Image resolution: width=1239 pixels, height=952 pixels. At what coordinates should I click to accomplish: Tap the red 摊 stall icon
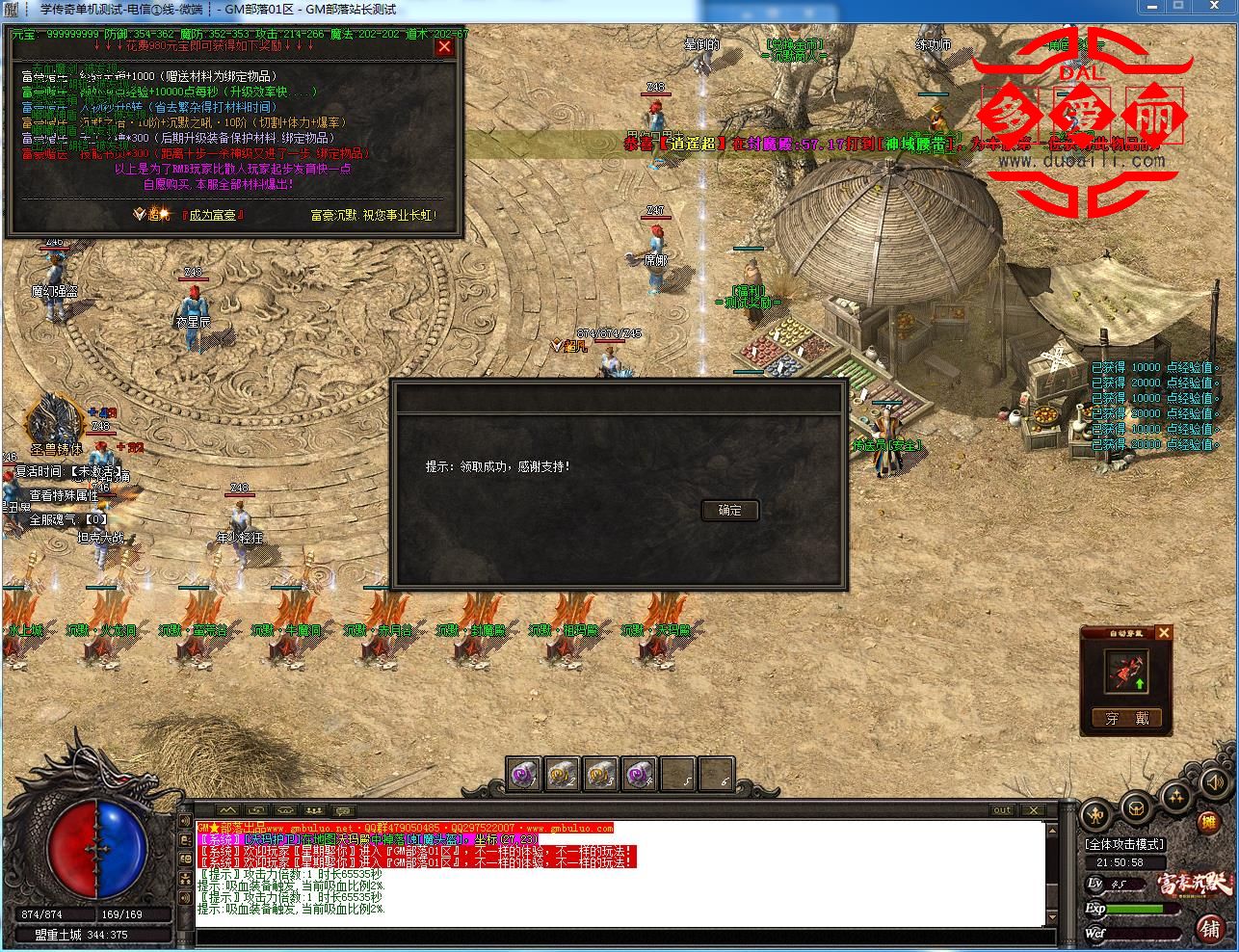coord(1210,822)
